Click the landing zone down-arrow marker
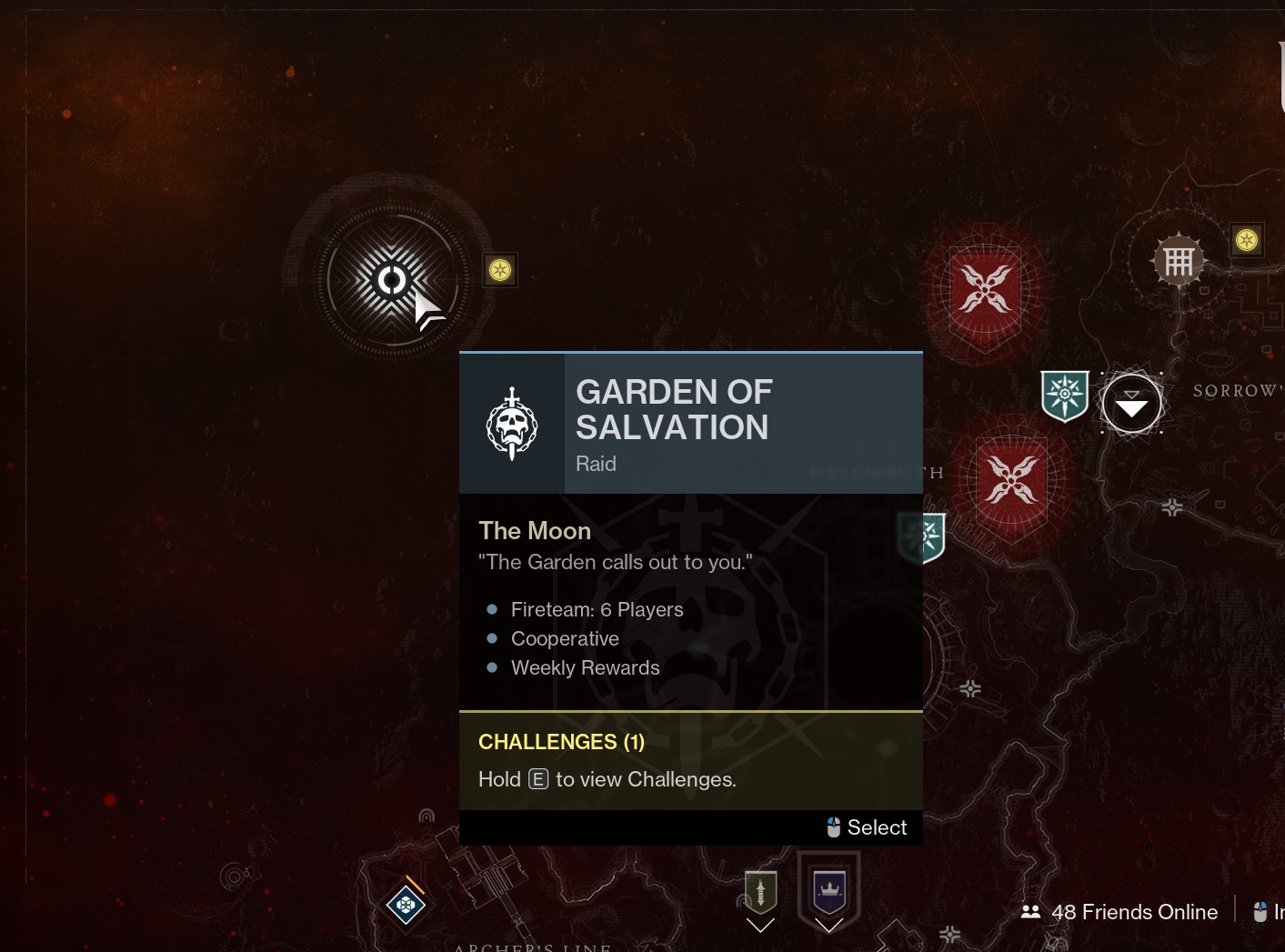The height and width of the screenshot is (952, 1285). (x=1131, y=403)
